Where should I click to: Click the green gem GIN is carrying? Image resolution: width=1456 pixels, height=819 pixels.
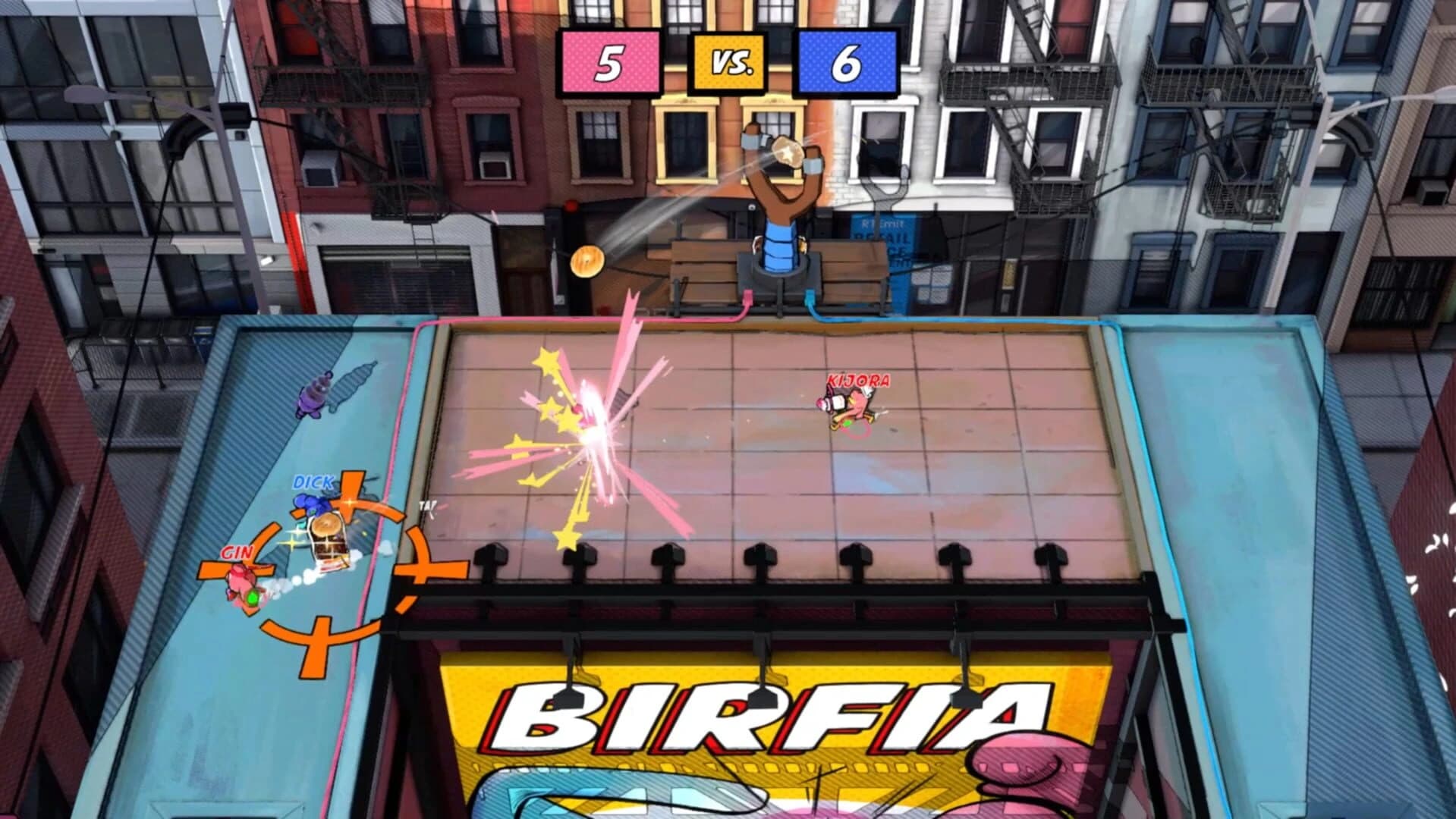[x=252, y=598]
